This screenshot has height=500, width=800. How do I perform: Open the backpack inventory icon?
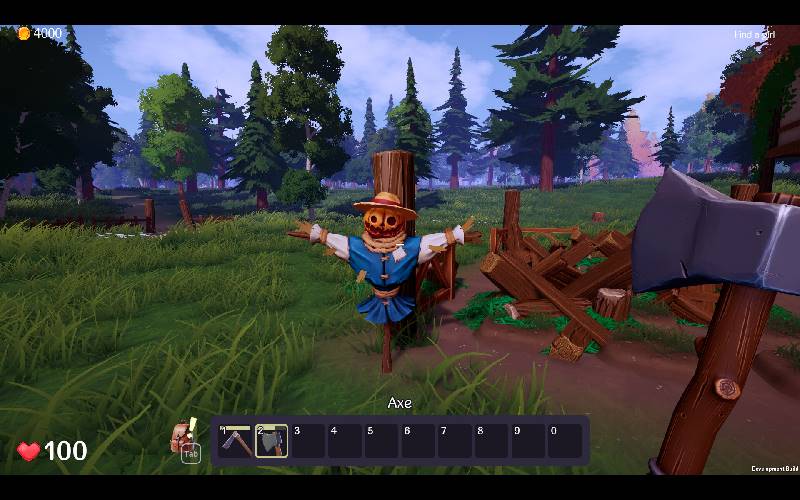pyautogui.click(x=183, y=437)
